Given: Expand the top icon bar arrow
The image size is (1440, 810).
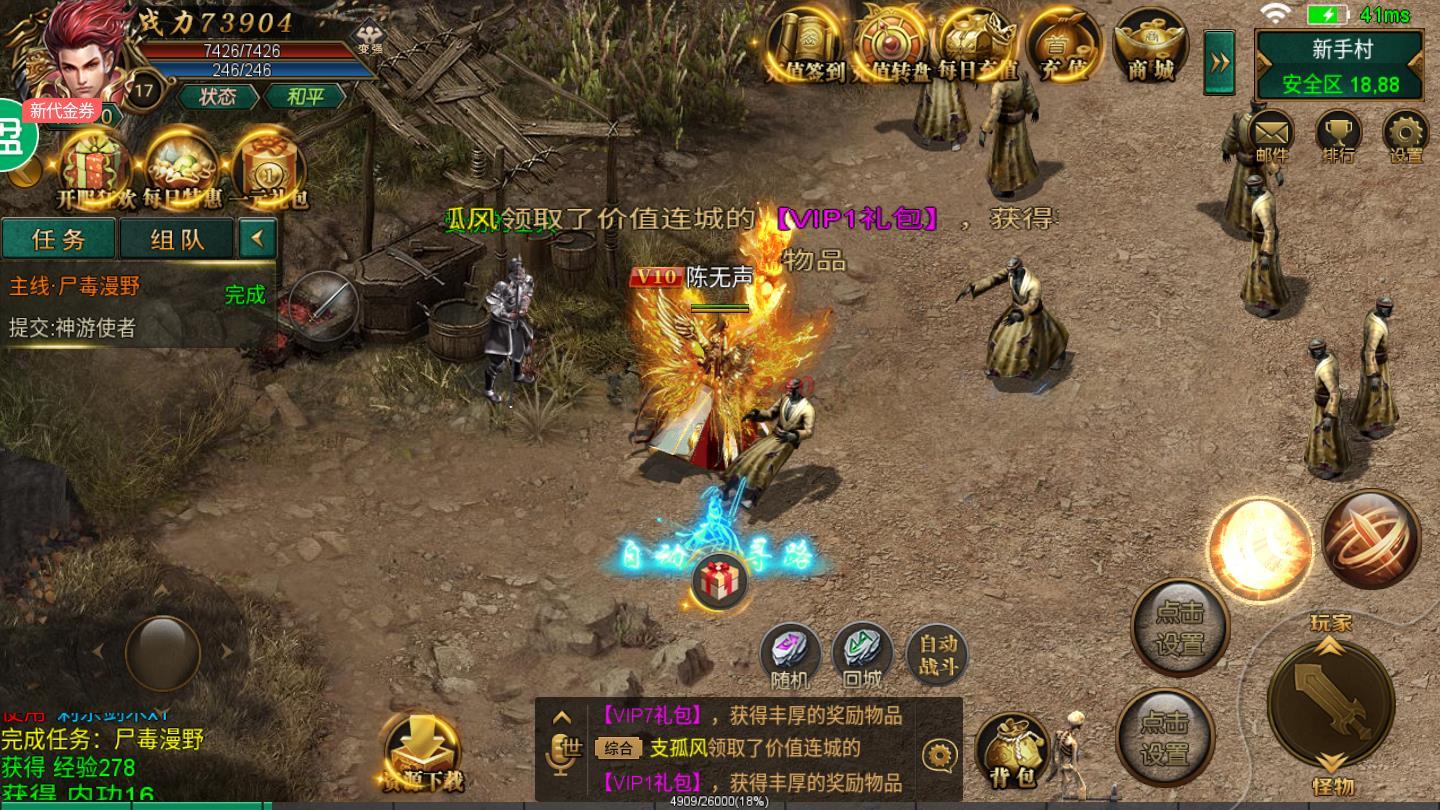Looking at the screenshot, I should 1219,62.
